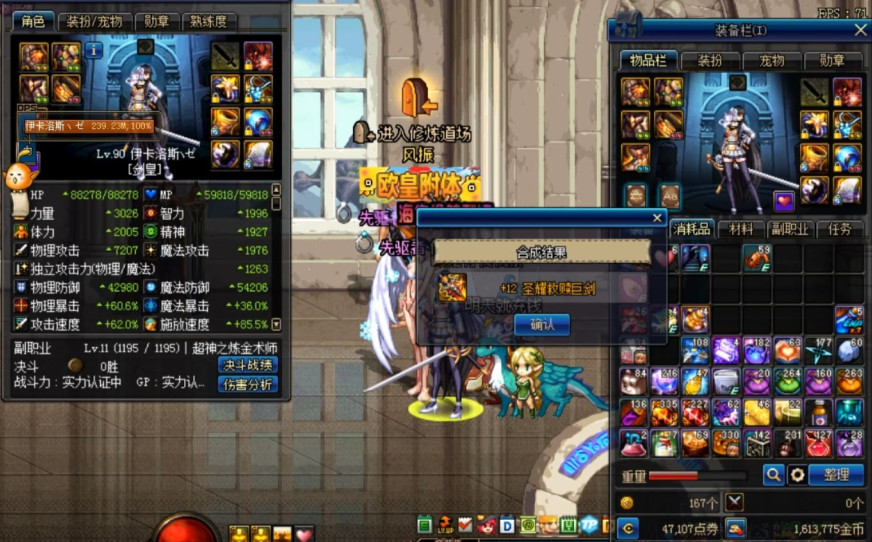
Task: Select the equipped sword weapon slot in inventory
Action: (x=815, y=92)
